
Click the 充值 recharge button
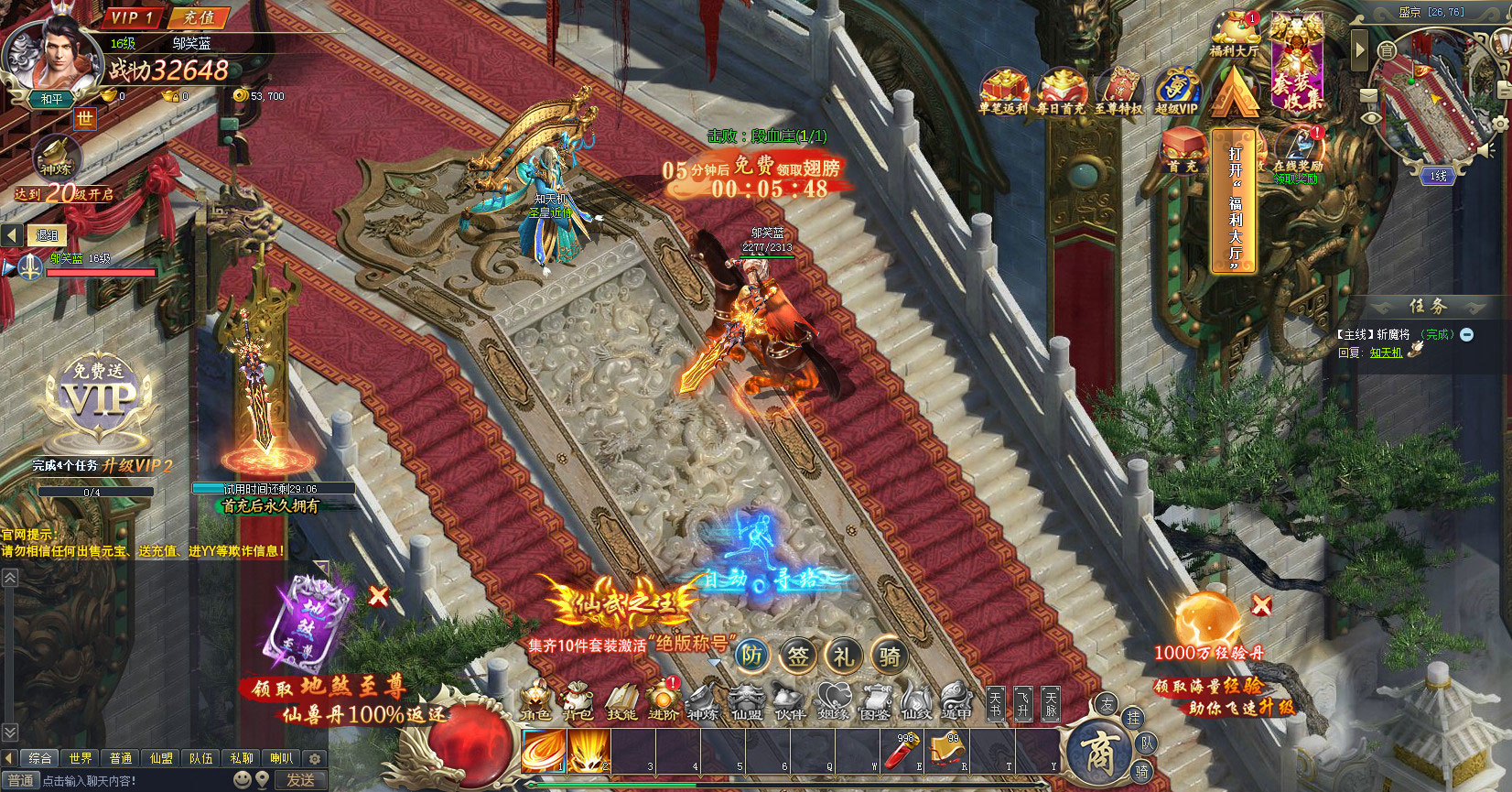(x=198, y=17)
